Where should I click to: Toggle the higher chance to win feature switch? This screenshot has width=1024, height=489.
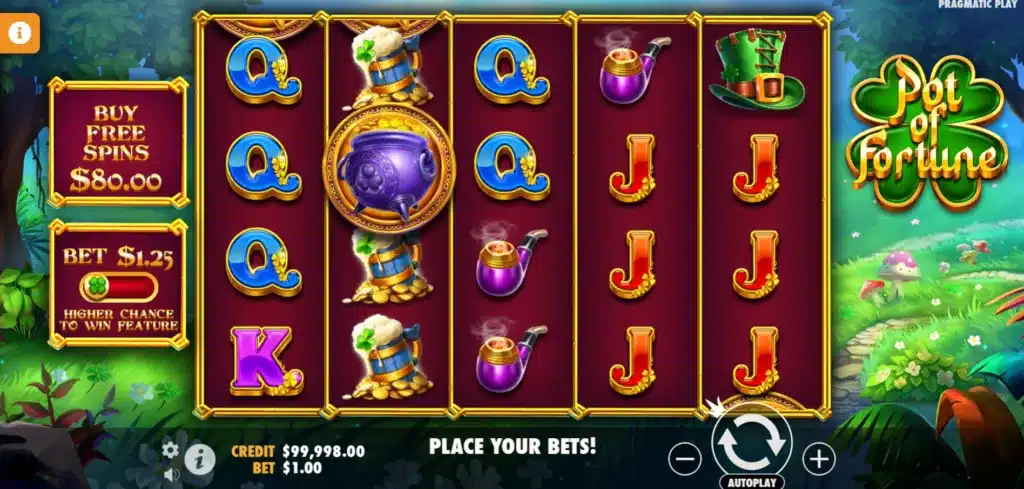[x=119, y=288]
